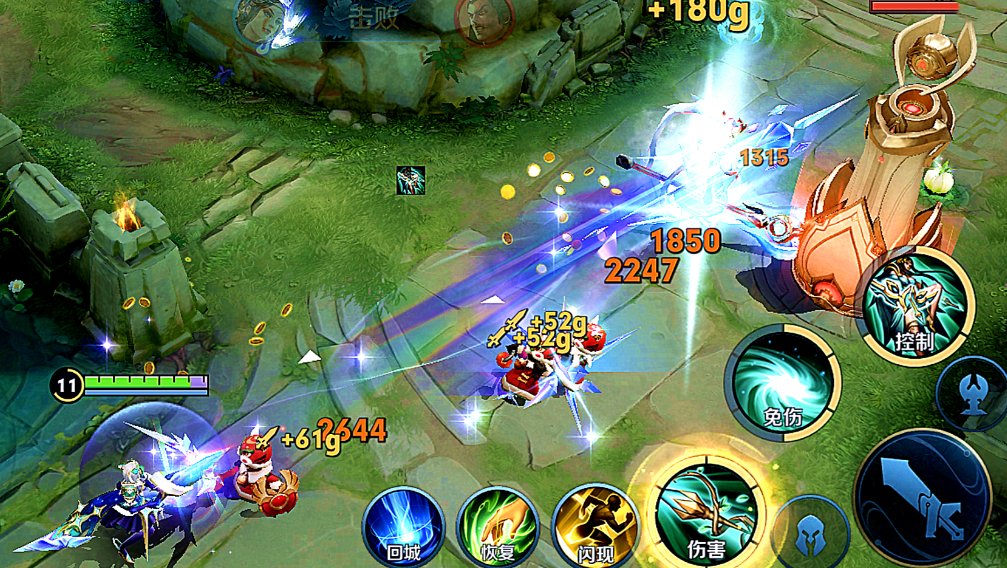Cast the 闪现 flash spell
Screen dimensions: 1007x568
pyautogui.click(x=593, y=525)
